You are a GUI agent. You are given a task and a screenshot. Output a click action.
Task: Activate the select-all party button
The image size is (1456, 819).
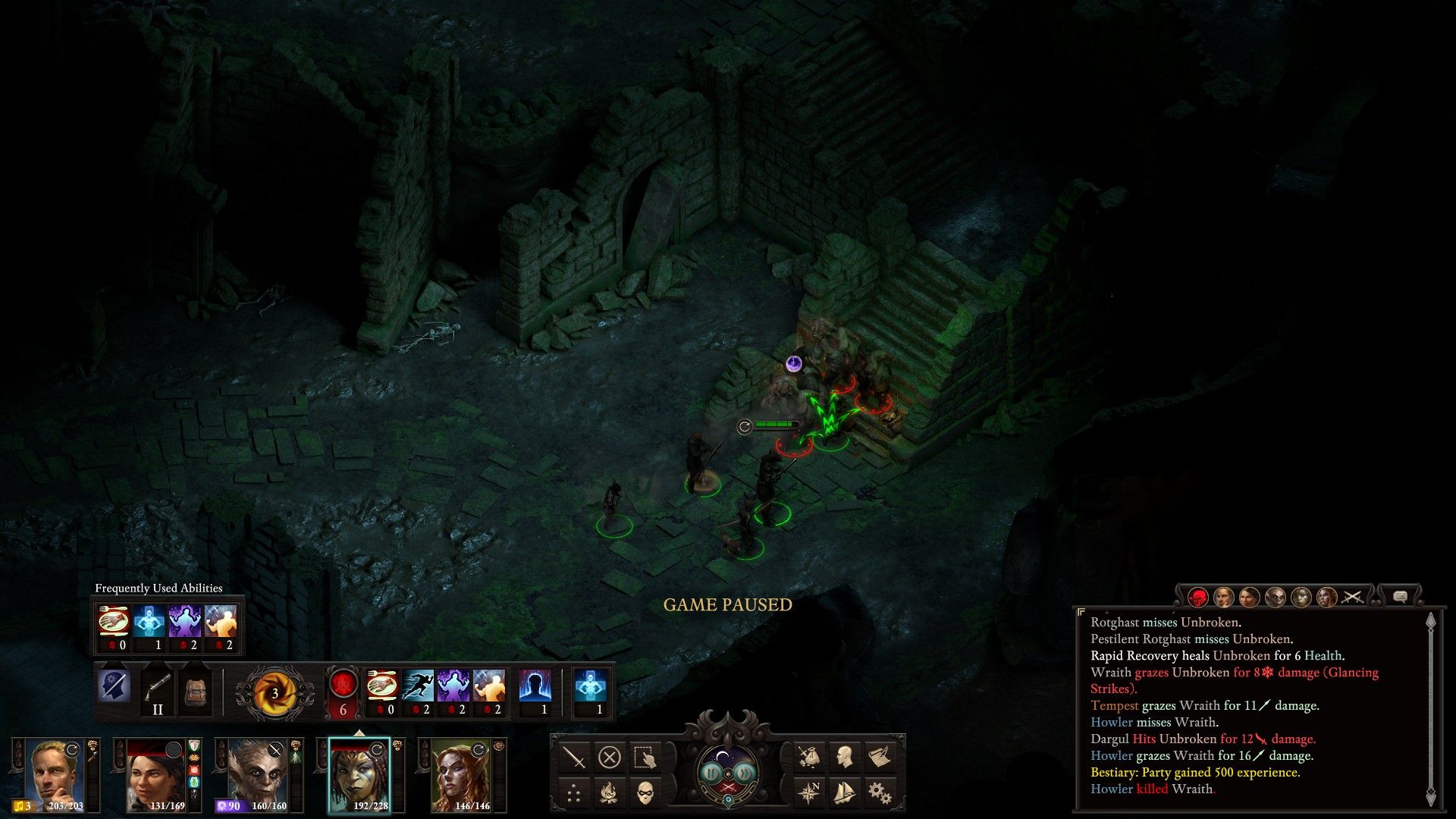click(645, 757)
